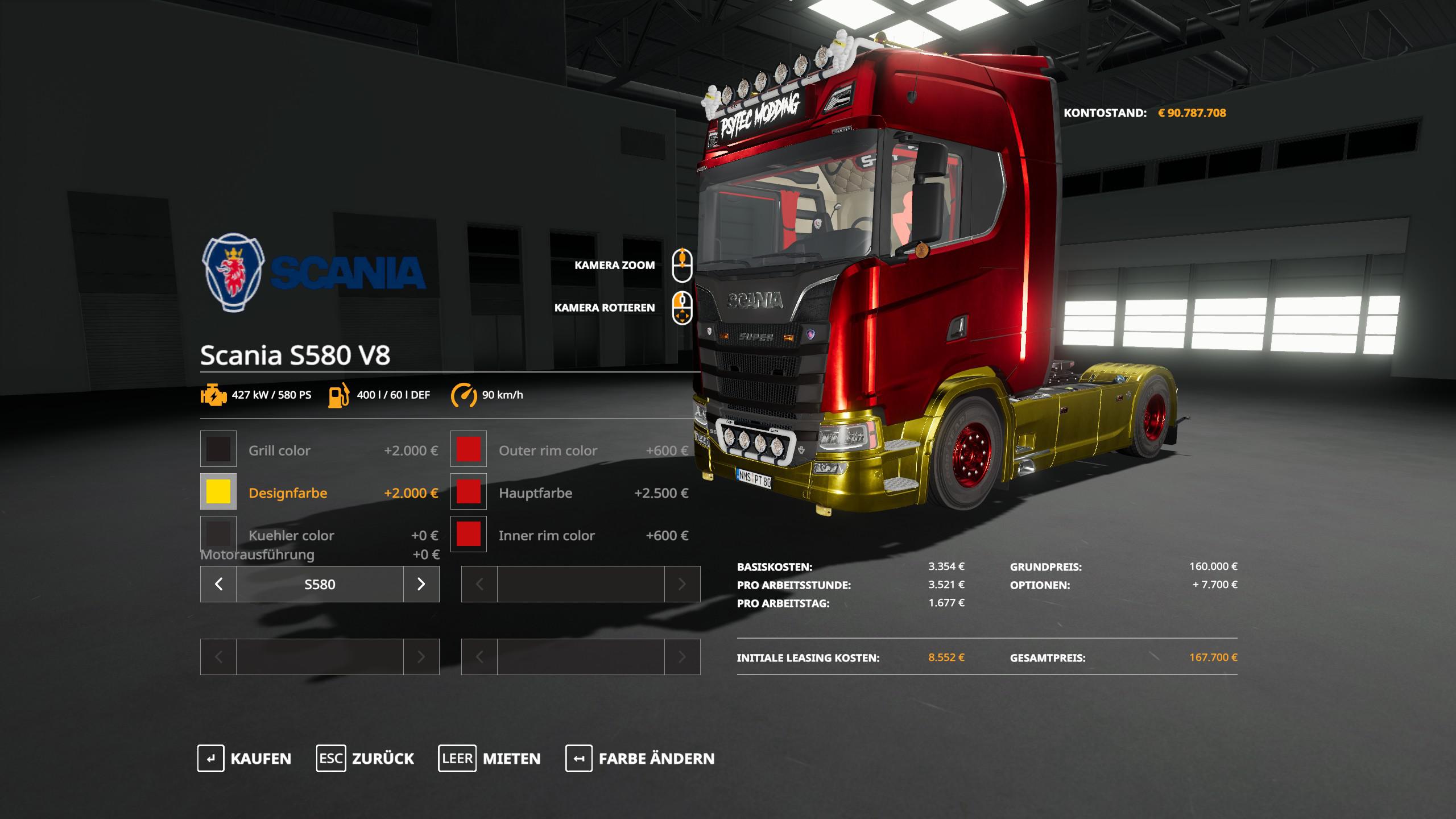
Task: Select the Inner rim color swatch
Action: click(x=469, y=534)
